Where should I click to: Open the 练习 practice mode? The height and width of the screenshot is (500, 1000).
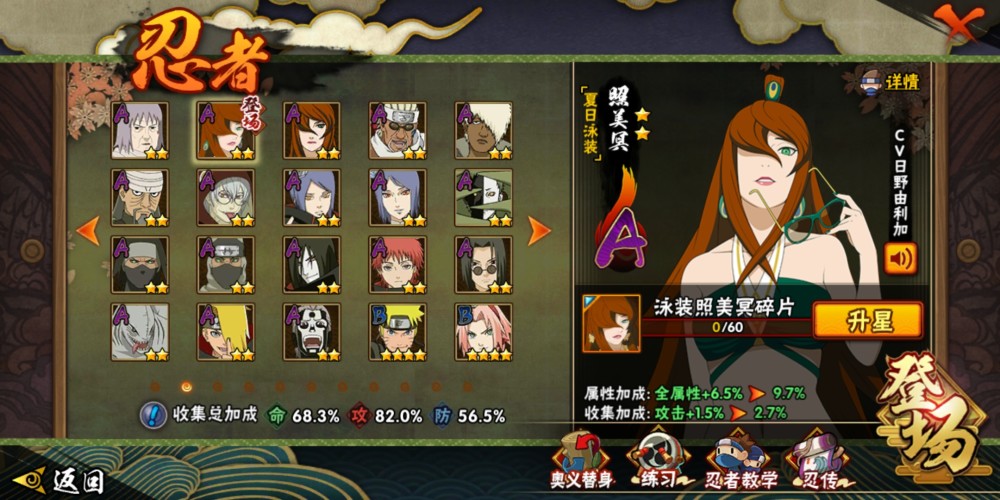click(x=661, y=462)
